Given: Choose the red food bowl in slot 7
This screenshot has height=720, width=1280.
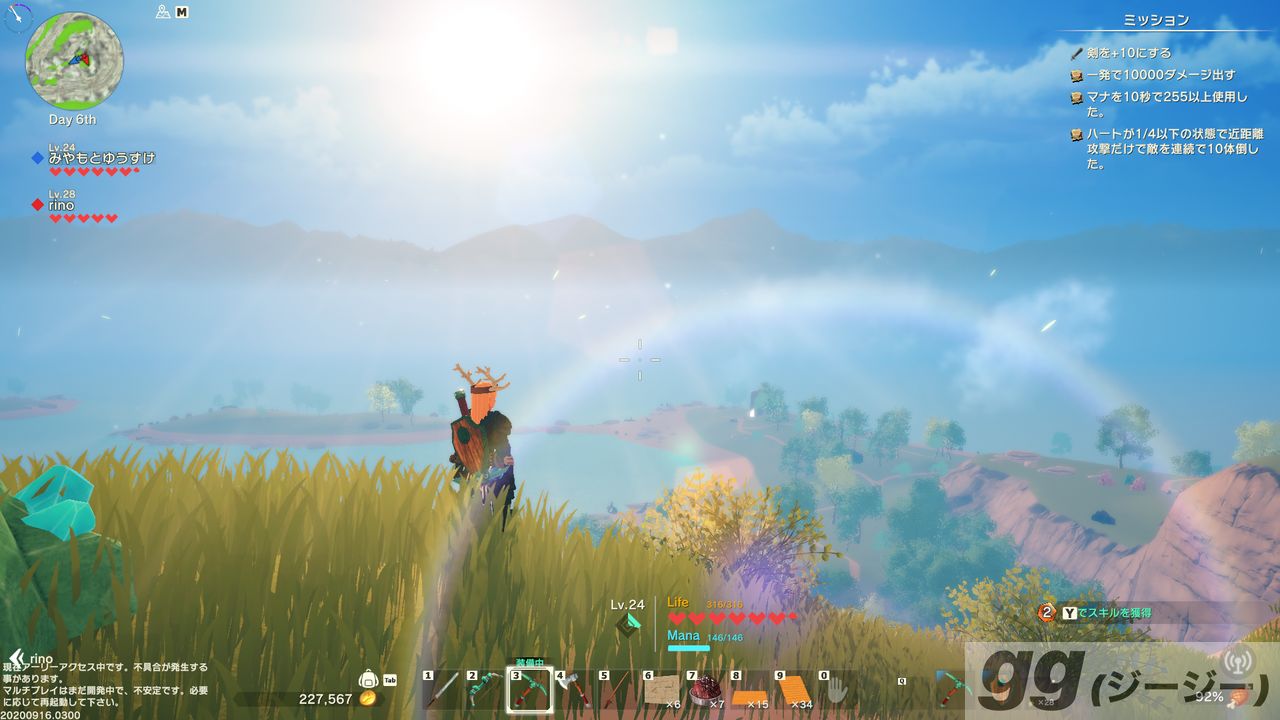Looking at the screenshot, I should click(x=705, y=691).
